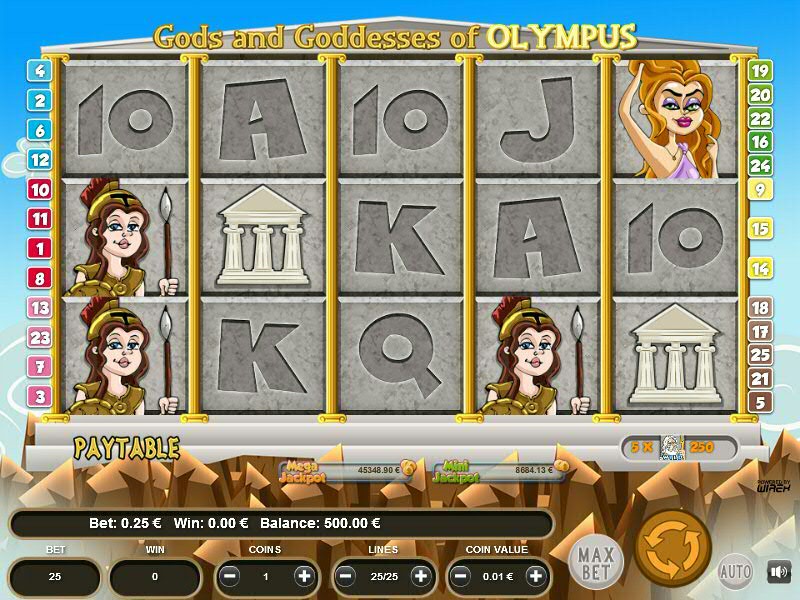This screenshot has height=600, width=800.
Task: Increase the coin value
Action: pyautogui.click(x=536, y=576)
